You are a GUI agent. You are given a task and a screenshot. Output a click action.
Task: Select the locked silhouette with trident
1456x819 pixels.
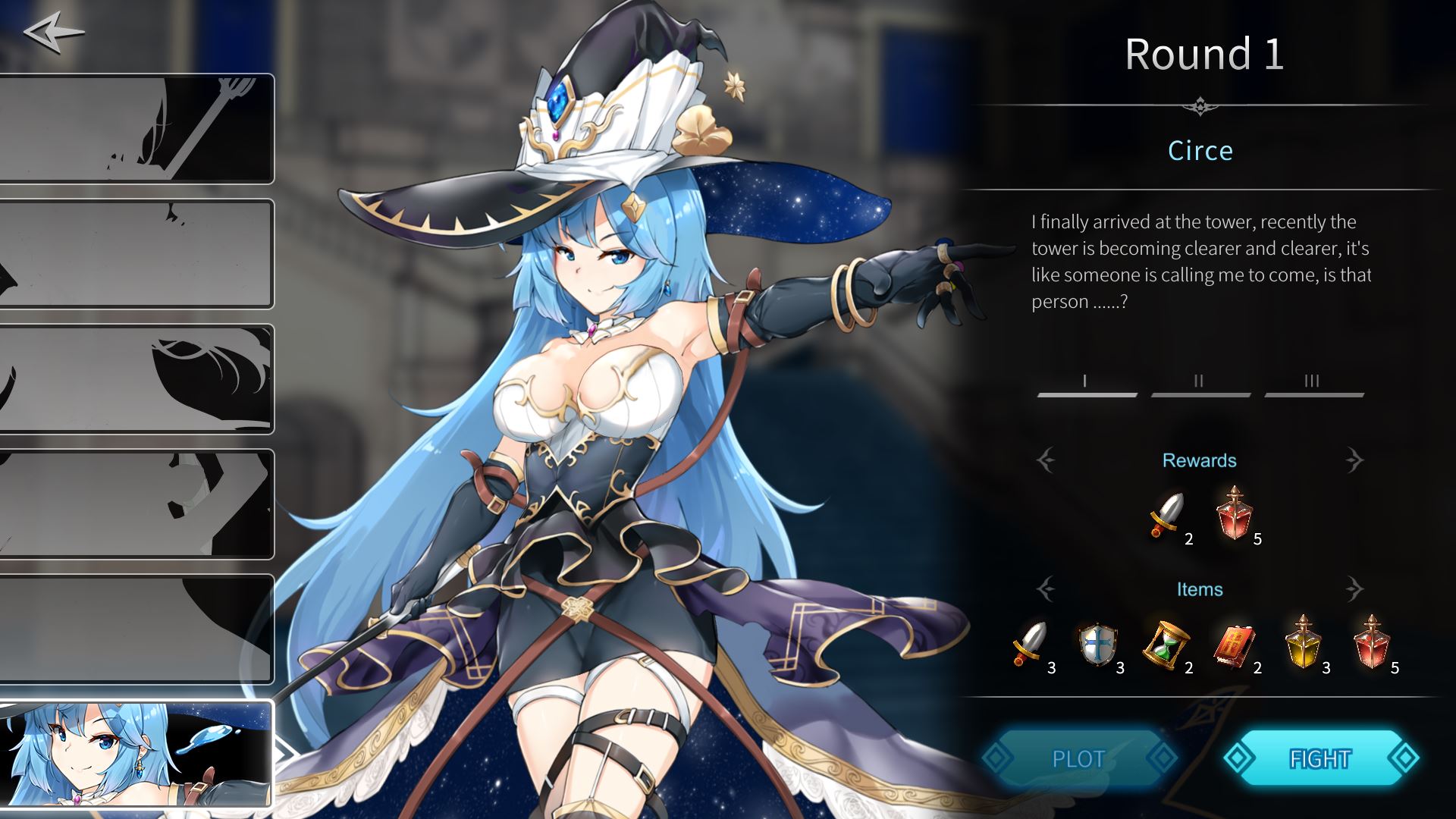coord(136,129)
